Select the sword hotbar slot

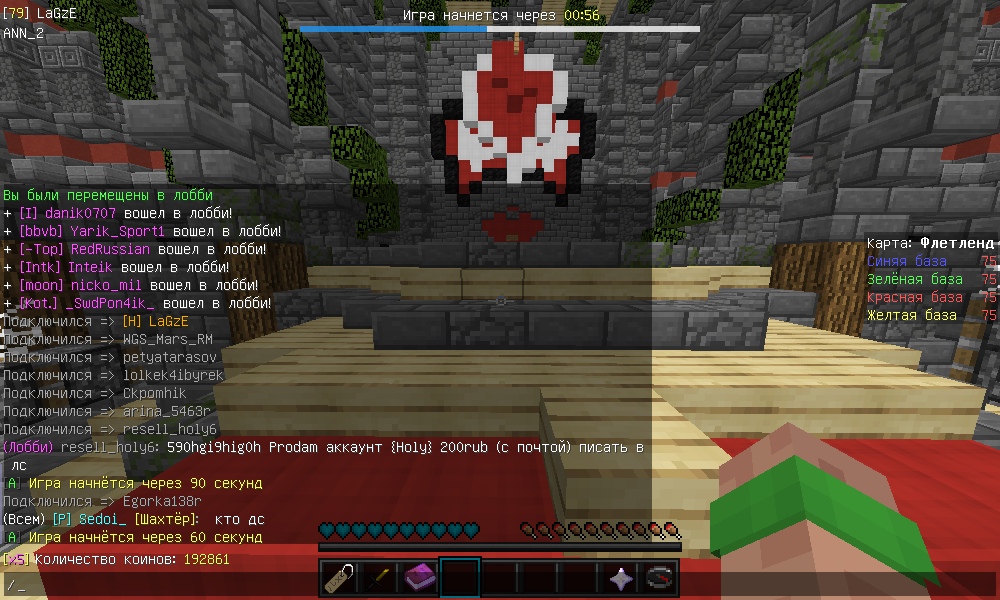(x=379, y=577)
